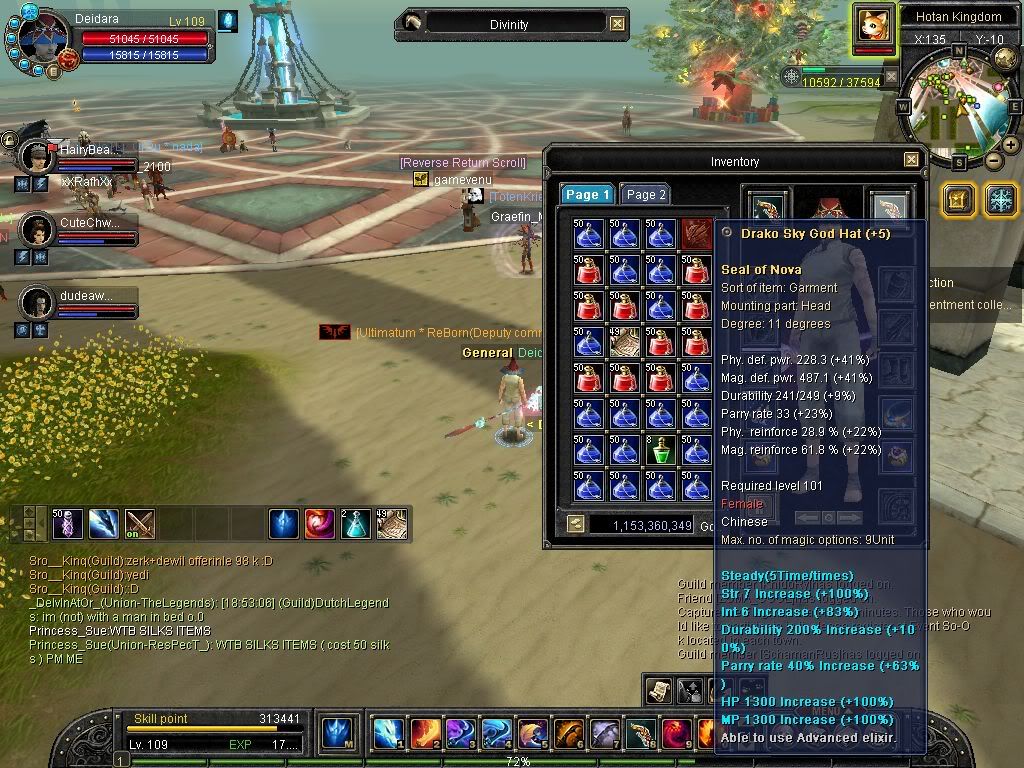Pick the scroll stack of 49 in inventory
This screenshot has height=768, width=1024.
[x=625, y=342]
